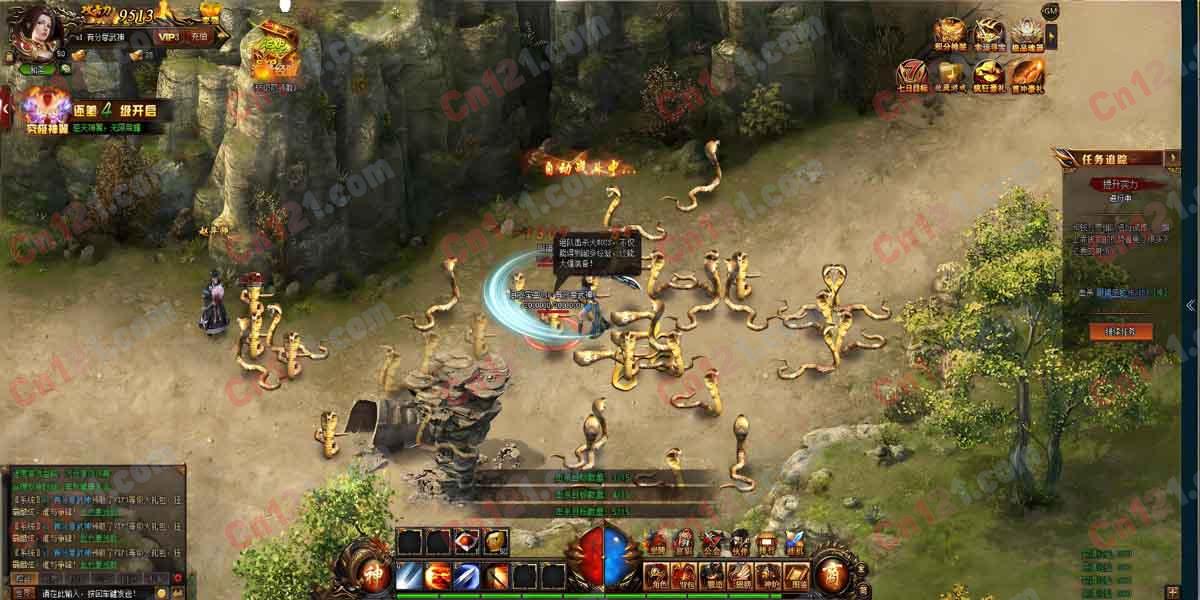Open the EXP treasure chest icon
The width and height of the screenshot is (1200, 600).
(274, 52)
